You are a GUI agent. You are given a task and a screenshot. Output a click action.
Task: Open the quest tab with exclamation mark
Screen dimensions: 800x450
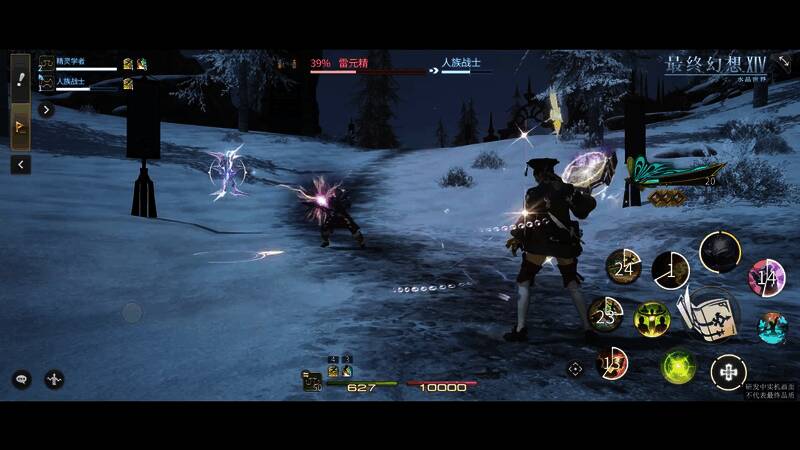coord(20,74)
